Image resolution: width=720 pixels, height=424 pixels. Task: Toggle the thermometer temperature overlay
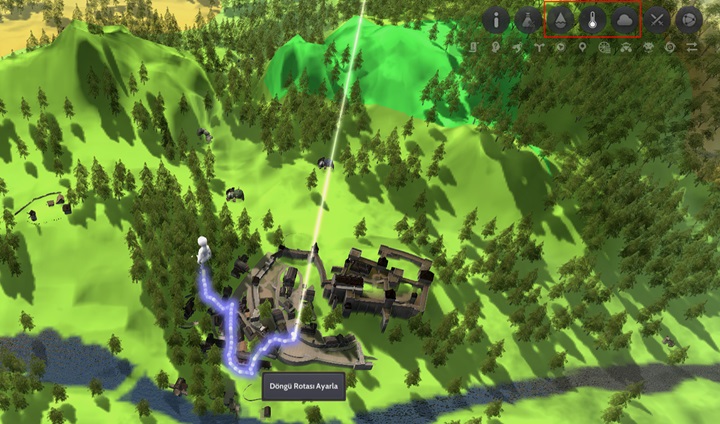(592, 20)
